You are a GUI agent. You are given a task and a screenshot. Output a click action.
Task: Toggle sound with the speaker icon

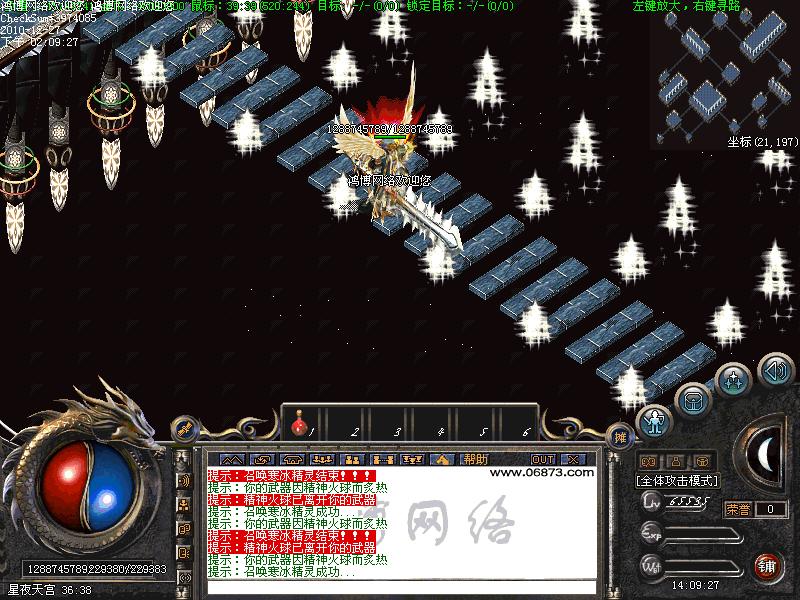(x=776, y=372)
